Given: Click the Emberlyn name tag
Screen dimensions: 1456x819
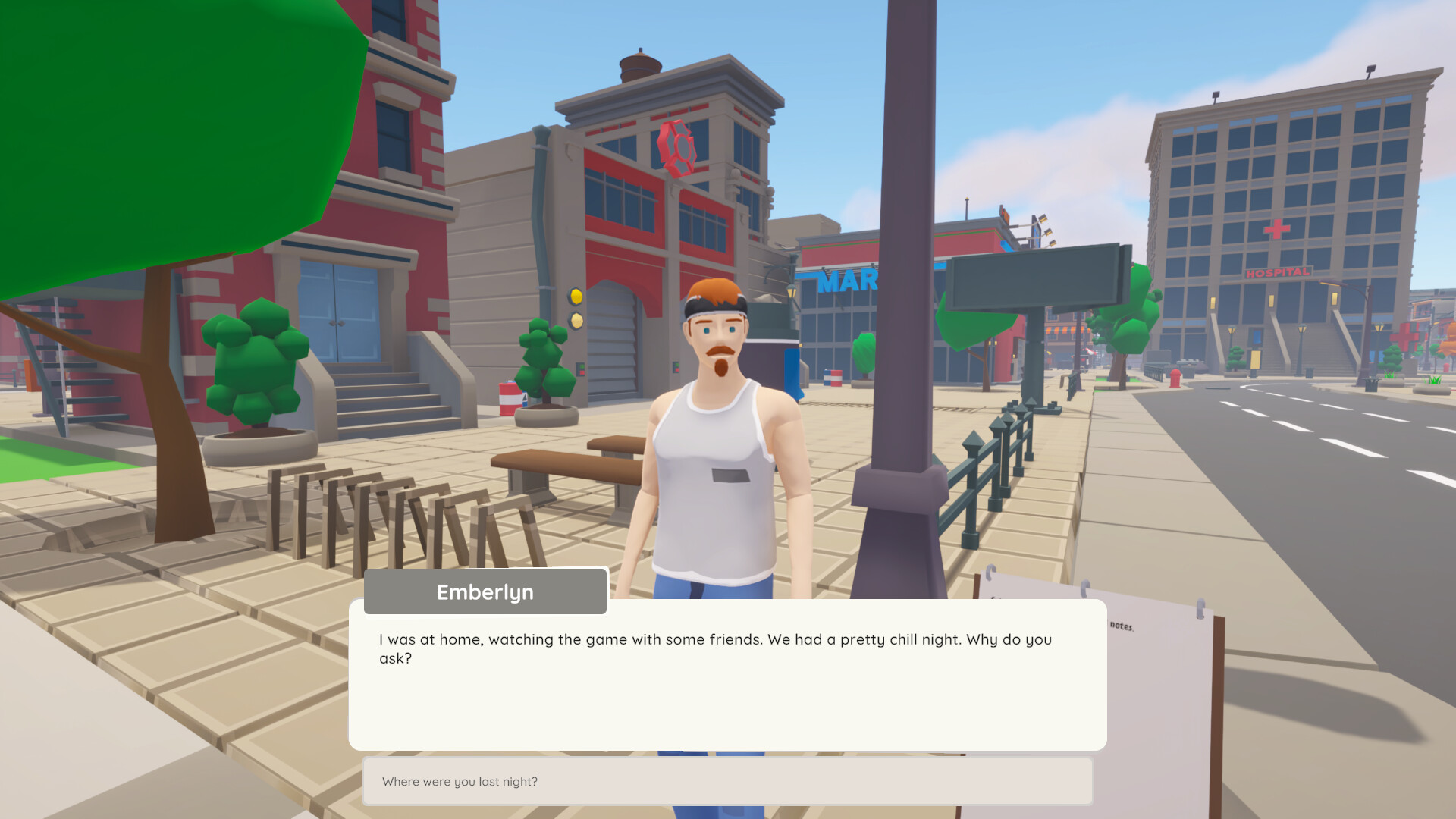Looking at the screenshot, I should pyautogui.click(x=485, y=591).
